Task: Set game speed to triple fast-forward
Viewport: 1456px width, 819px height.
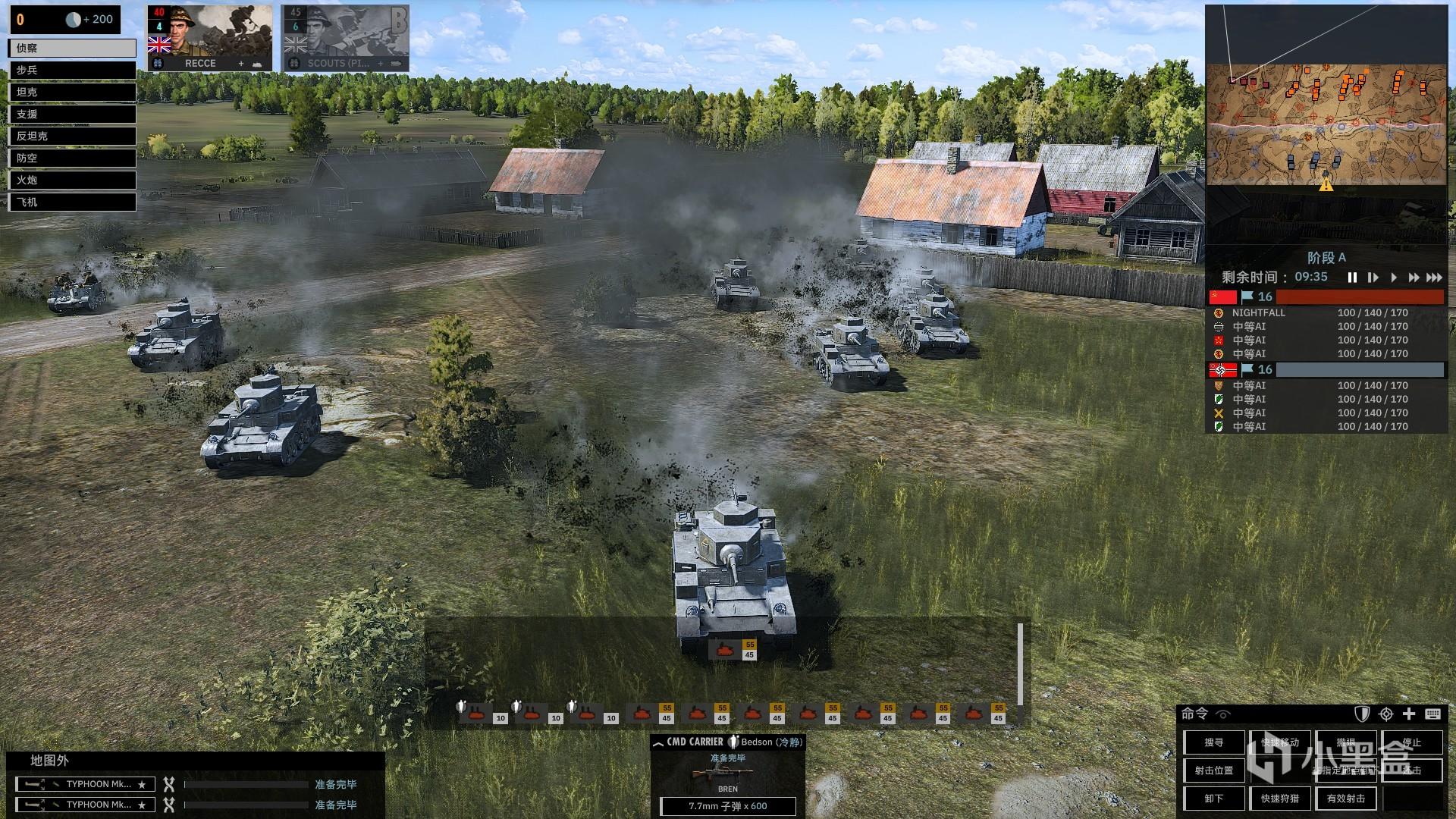Action: click(x=1434, y=278)
